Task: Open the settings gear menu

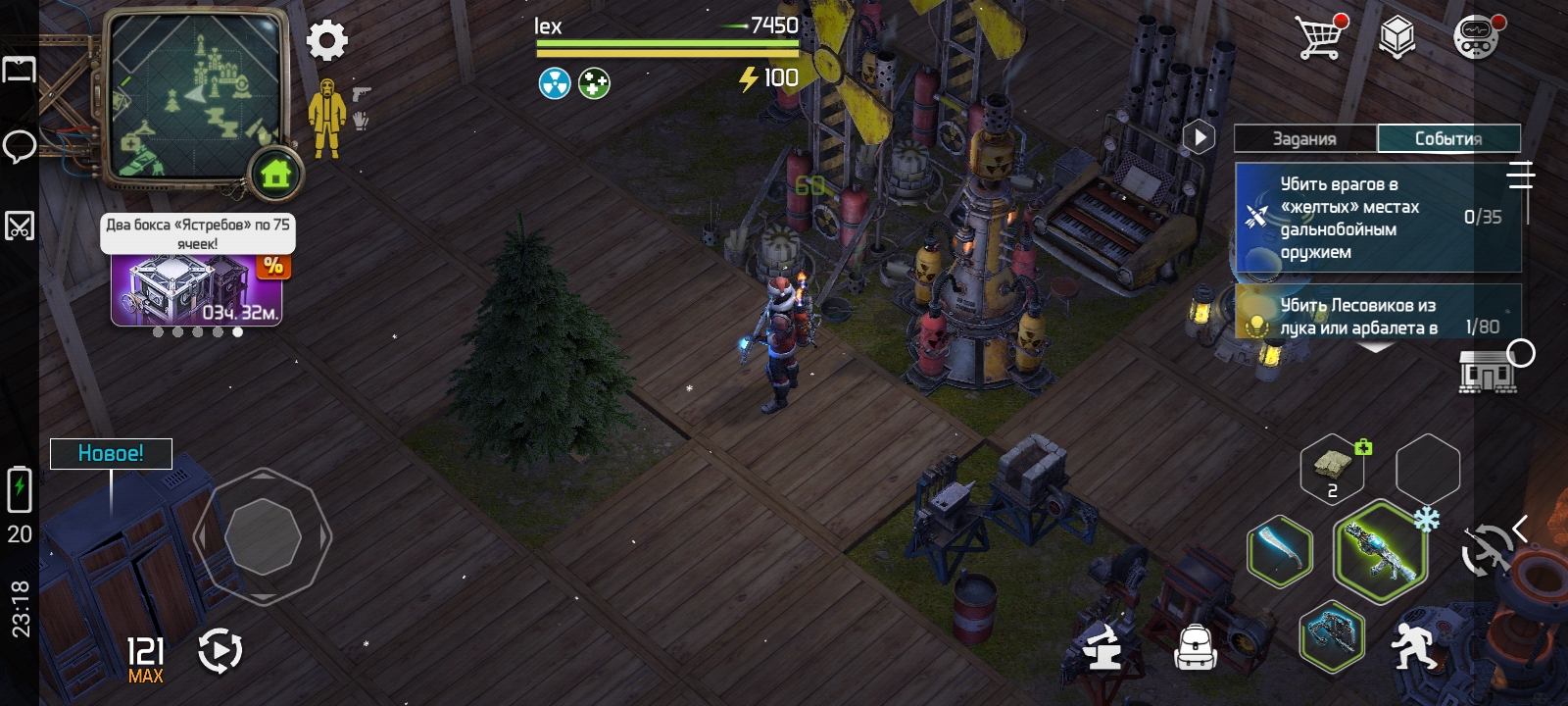Action: click(327, 41)
